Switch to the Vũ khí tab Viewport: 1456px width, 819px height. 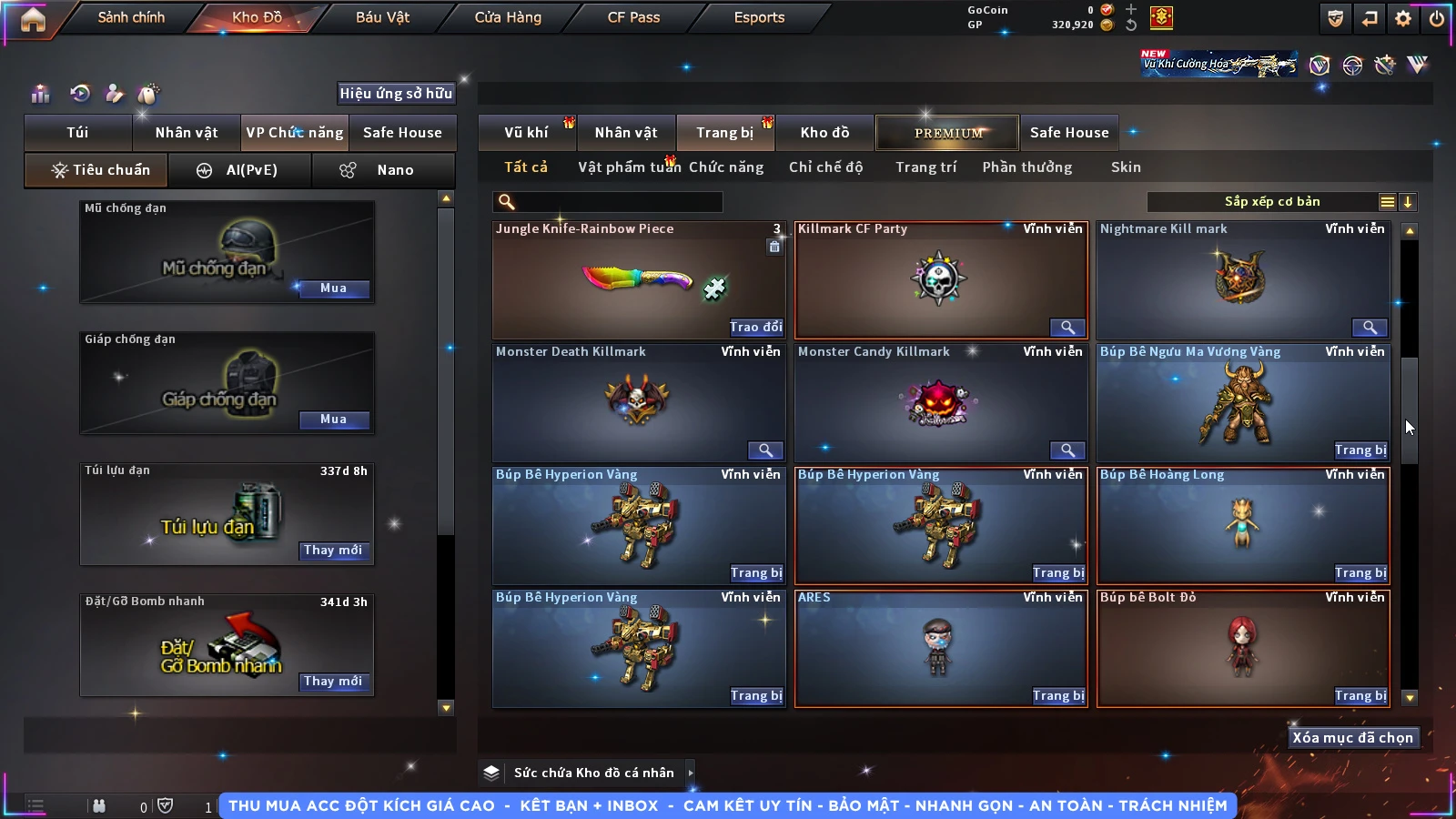pyautogui.click(x=526, y=133)
